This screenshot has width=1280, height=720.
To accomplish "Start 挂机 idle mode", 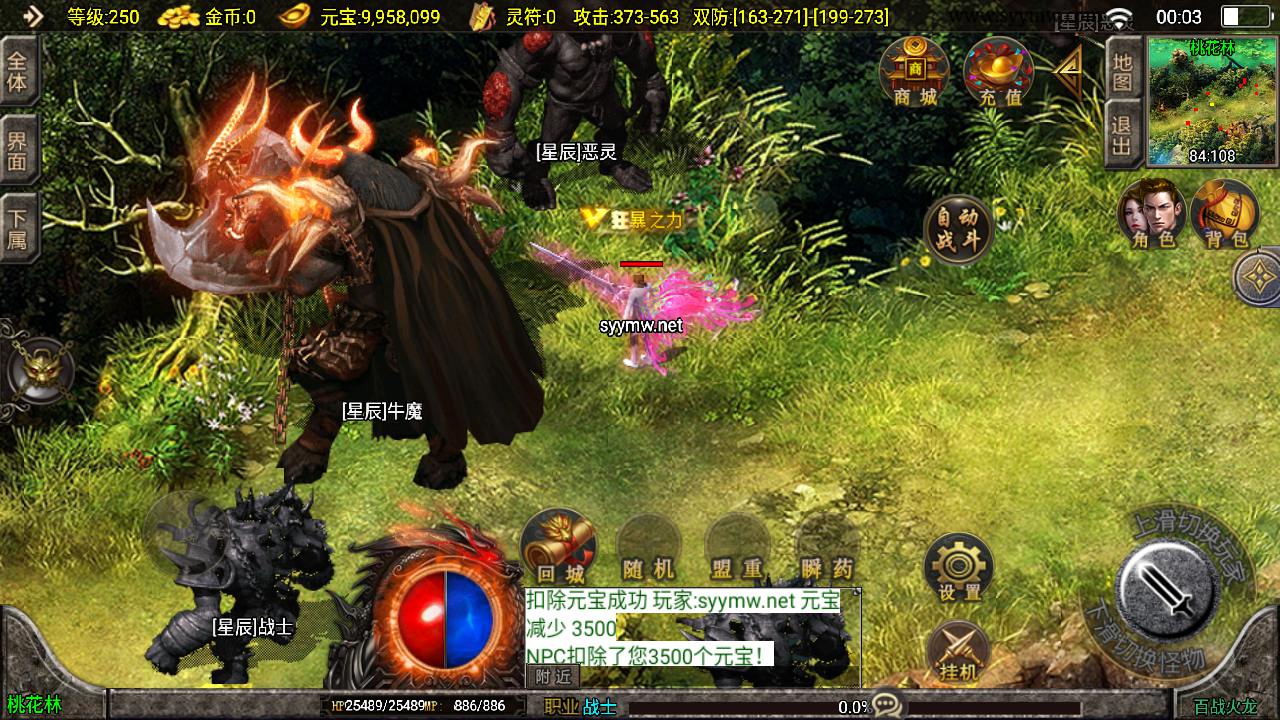I will pyautogui.click(x=958, y=652).
